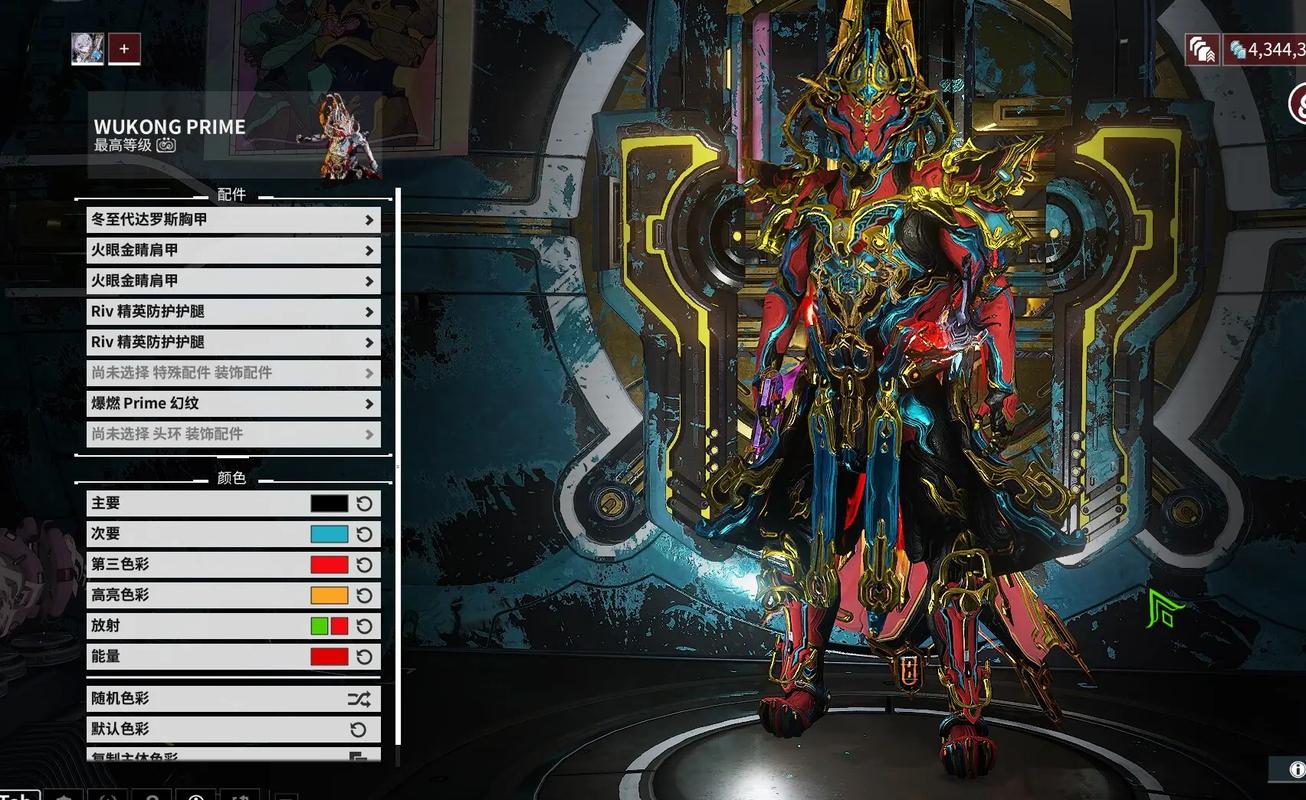Restore colors with 默认色彩
Viewport: 1306px width, 800px height.
[232, 730]
